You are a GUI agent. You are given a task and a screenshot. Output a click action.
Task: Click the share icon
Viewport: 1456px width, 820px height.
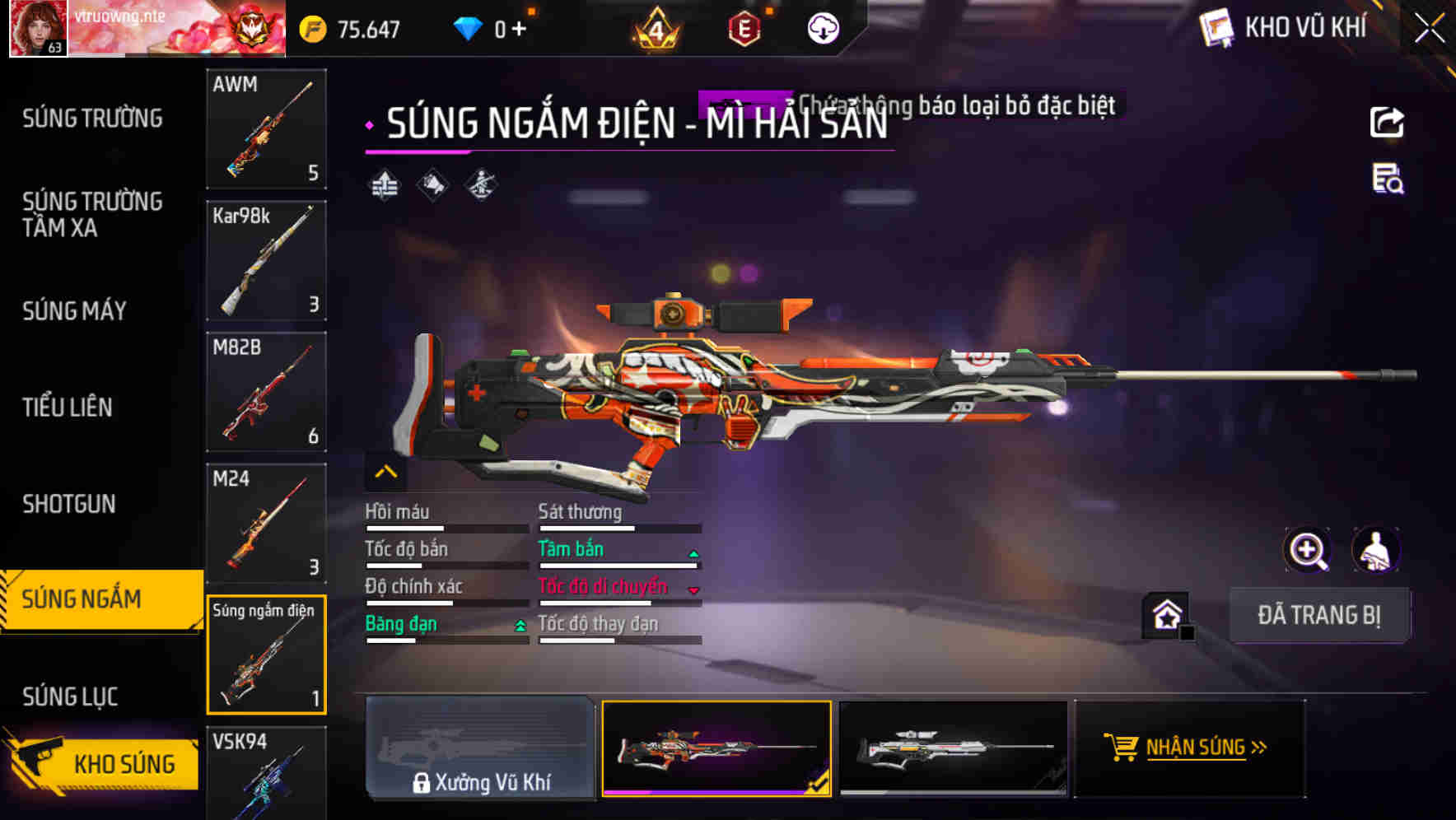point(1387,123)
